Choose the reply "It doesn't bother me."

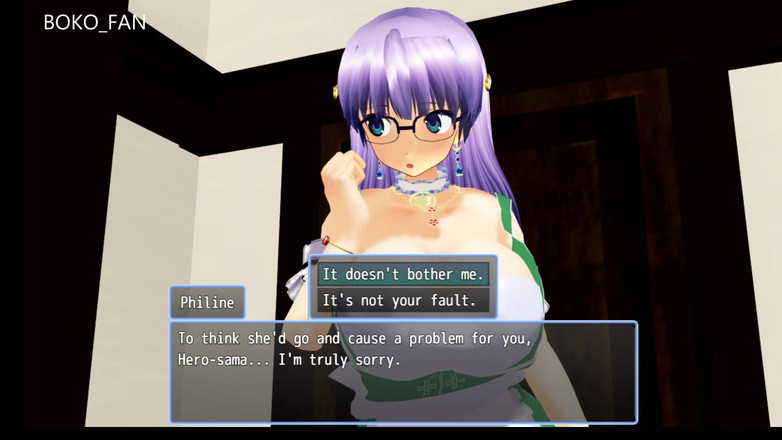pos(402,273)
